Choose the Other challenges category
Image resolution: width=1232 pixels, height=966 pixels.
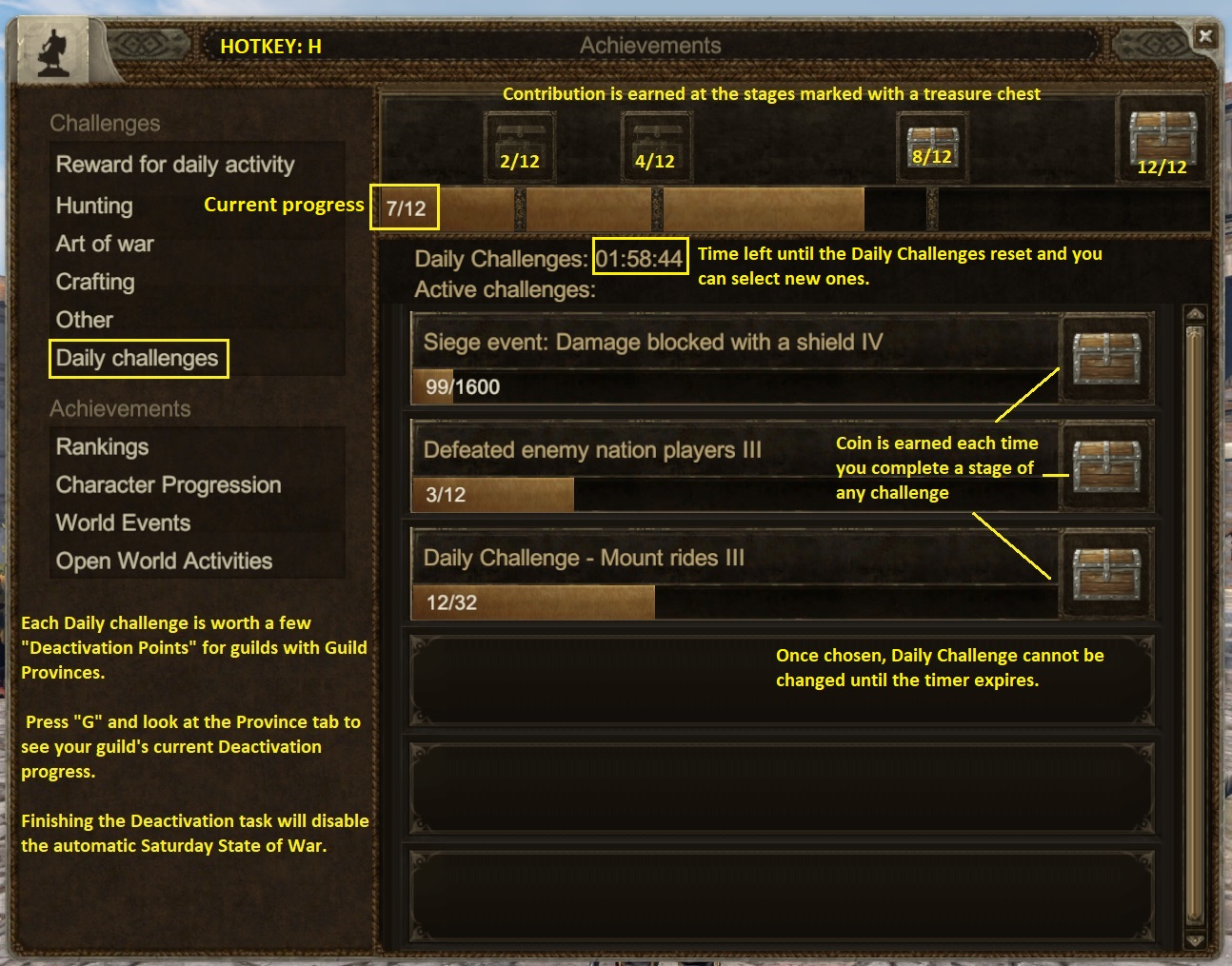click(85, 320)
